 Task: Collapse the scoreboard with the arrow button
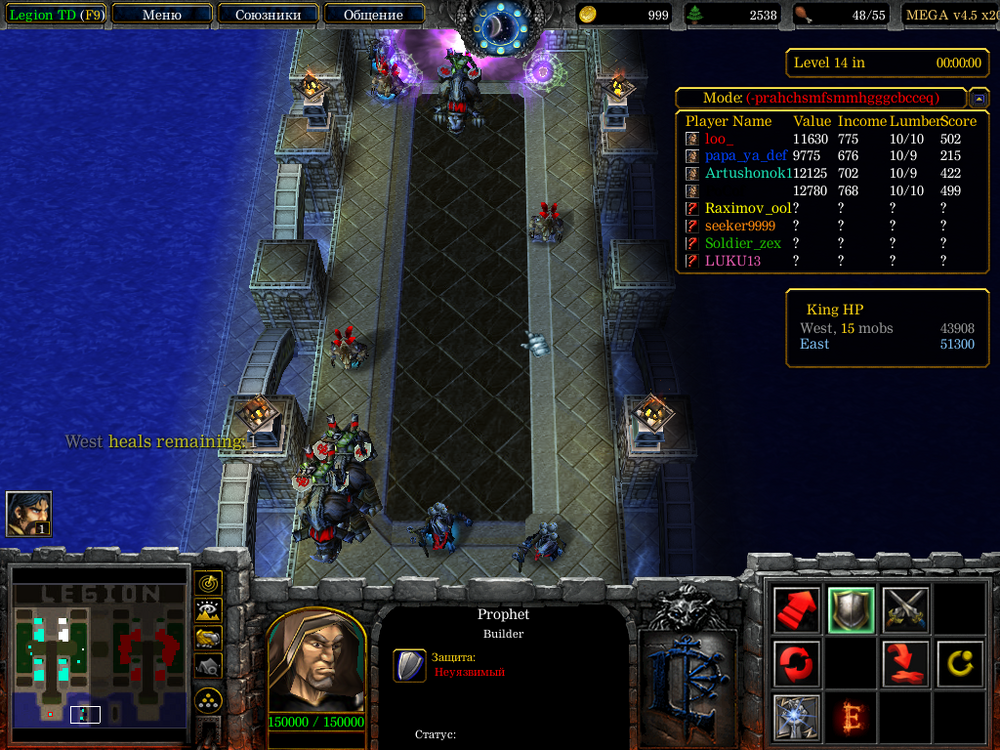tap(979, 98)
